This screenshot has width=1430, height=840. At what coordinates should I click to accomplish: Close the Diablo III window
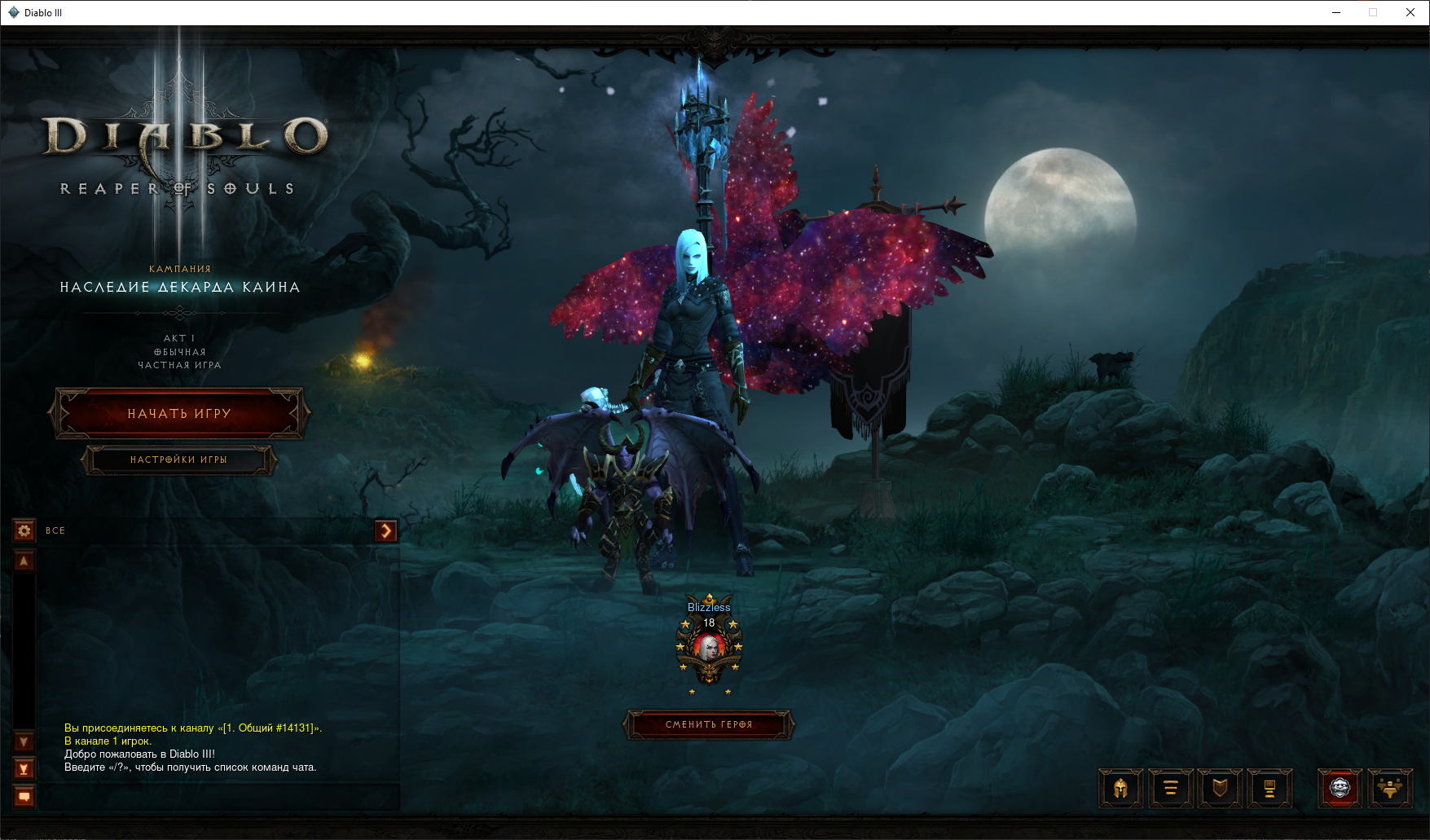(1410, 12)
